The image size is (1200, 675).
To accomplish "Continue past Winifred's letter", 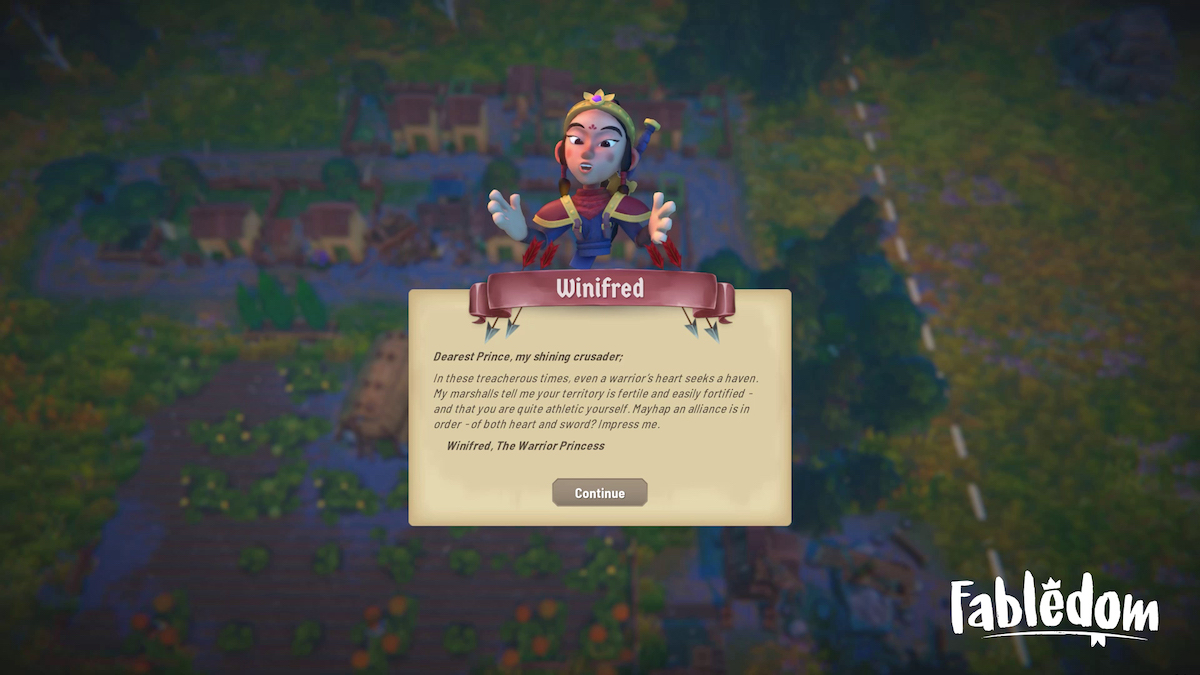I will [599, 493].
